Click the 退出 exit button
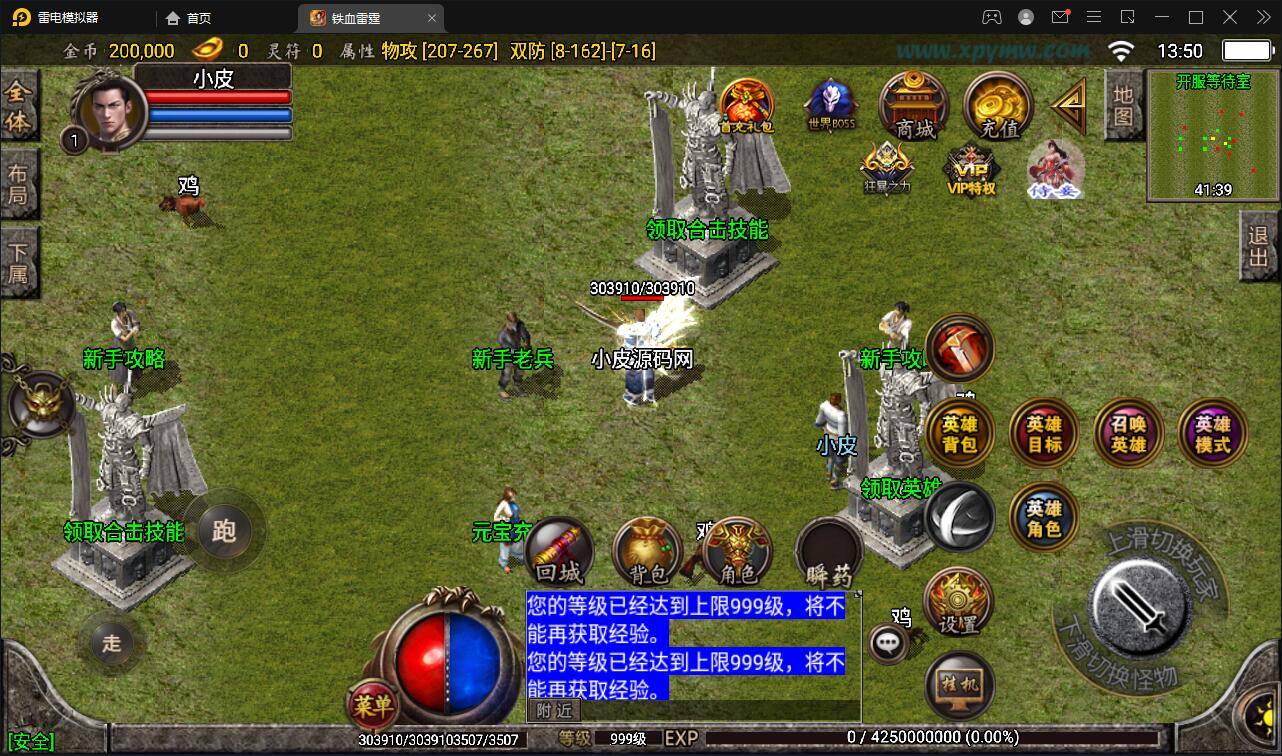Screen dimensions: 1282x756 [1259, 252]
